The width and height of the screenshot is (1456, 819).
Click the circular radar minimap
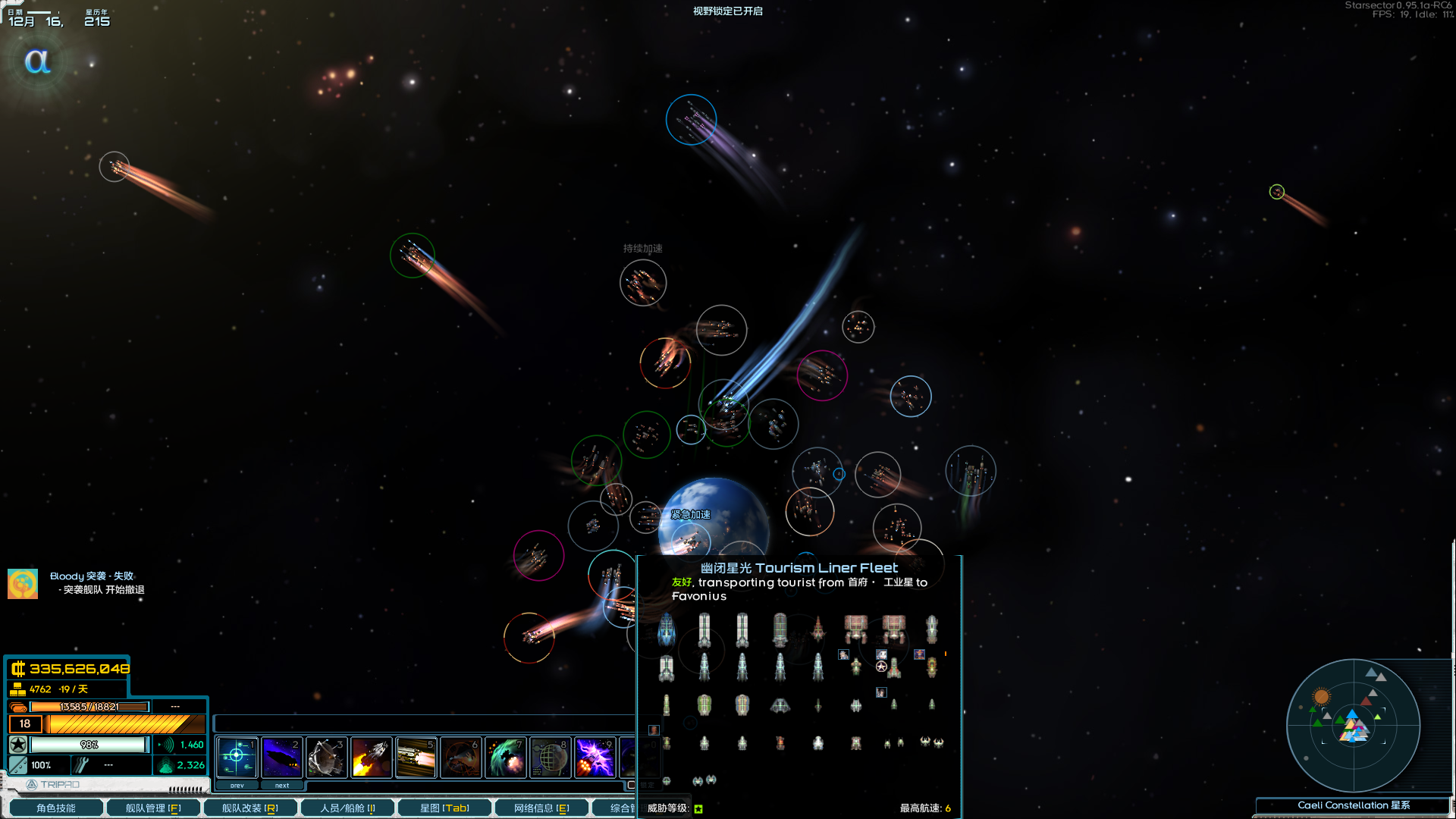tap(1353, 725)
